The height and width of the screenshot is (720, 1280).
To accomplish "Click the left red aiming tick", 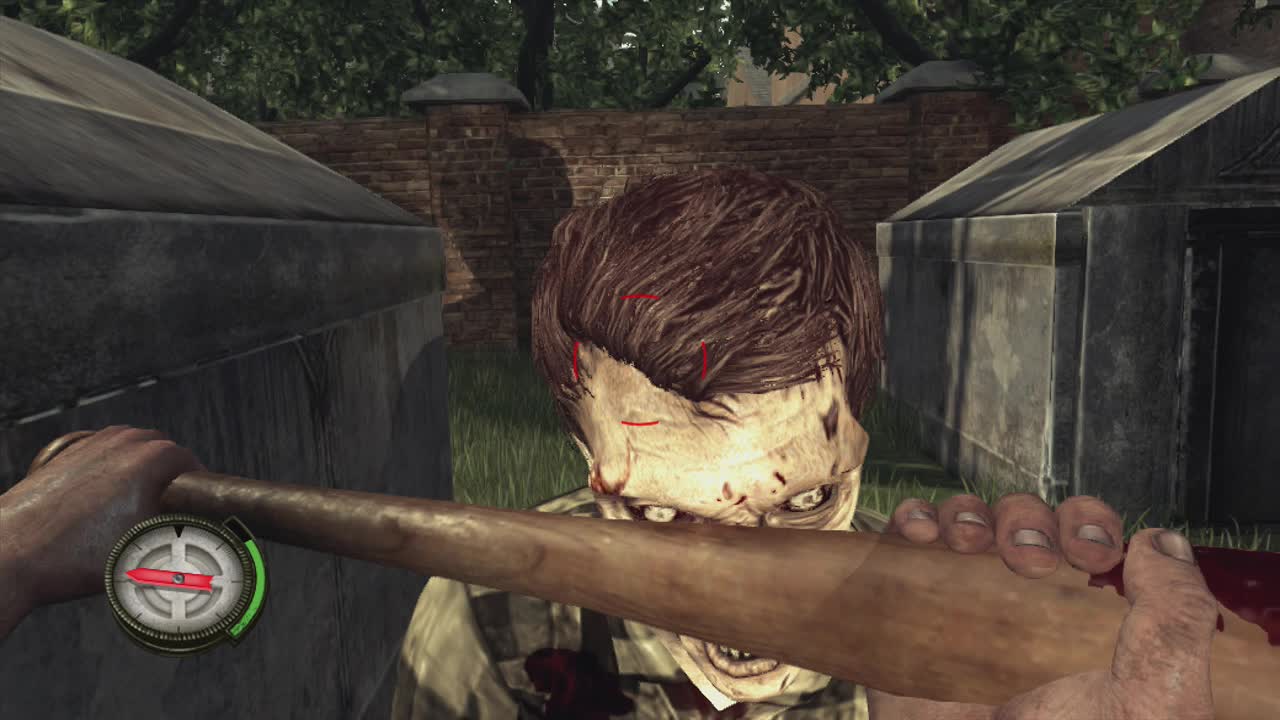I will click(577, 360).
